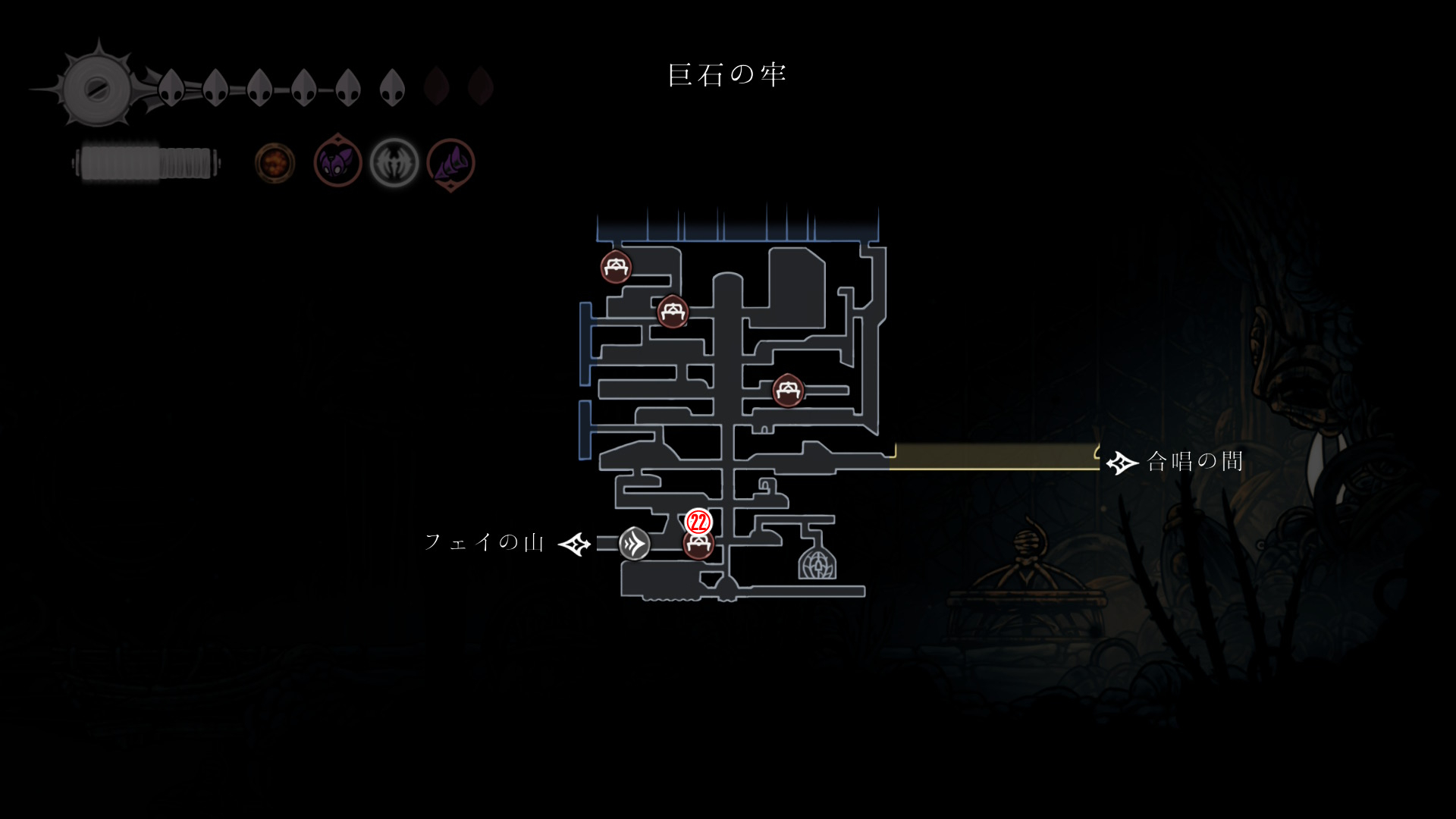Choose the purple spiked claw tool icon

(451, 163)
